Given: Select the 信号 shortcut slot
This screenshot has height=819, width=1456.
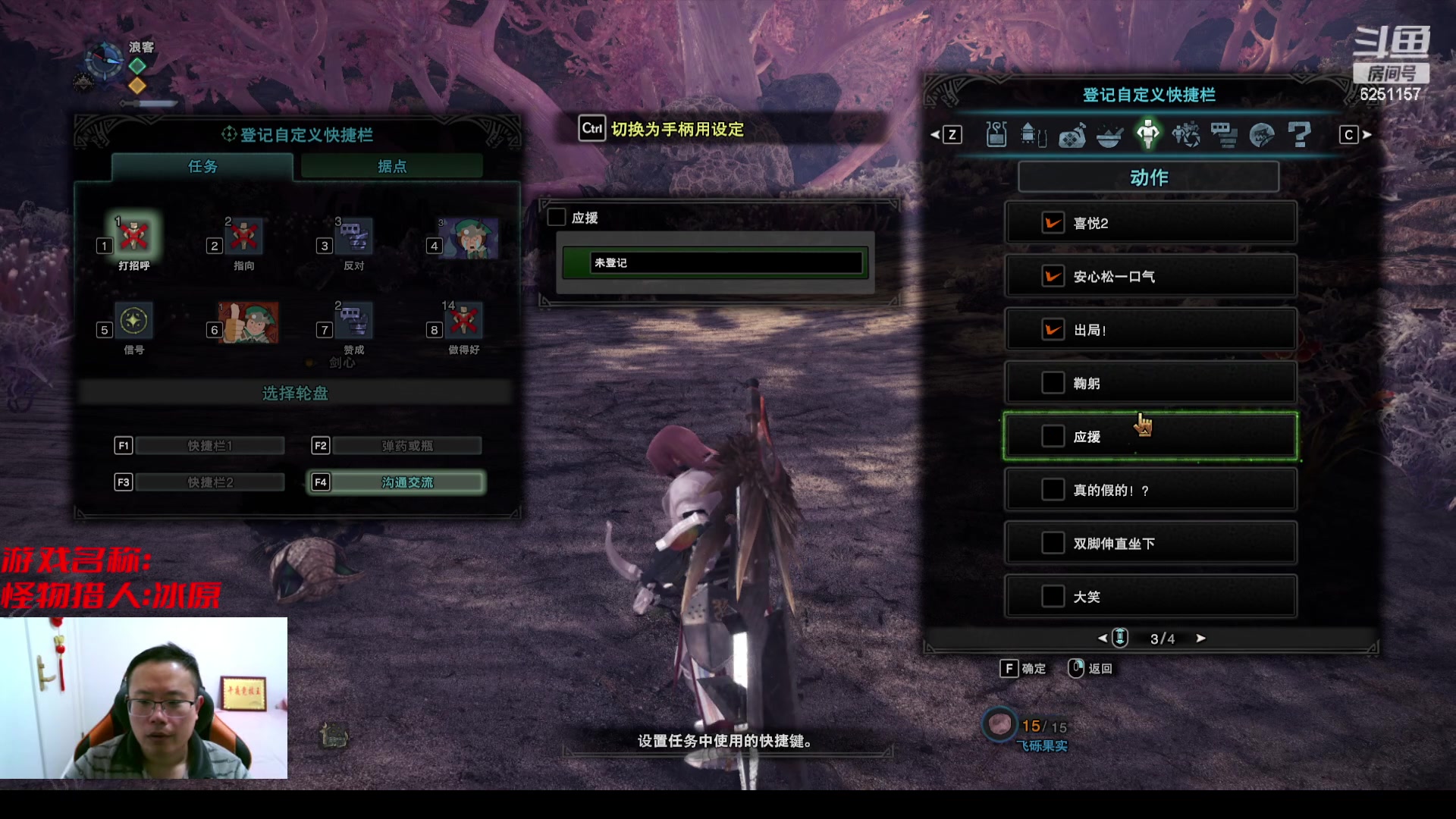Looking at the screenshot, I should [134, 322].
